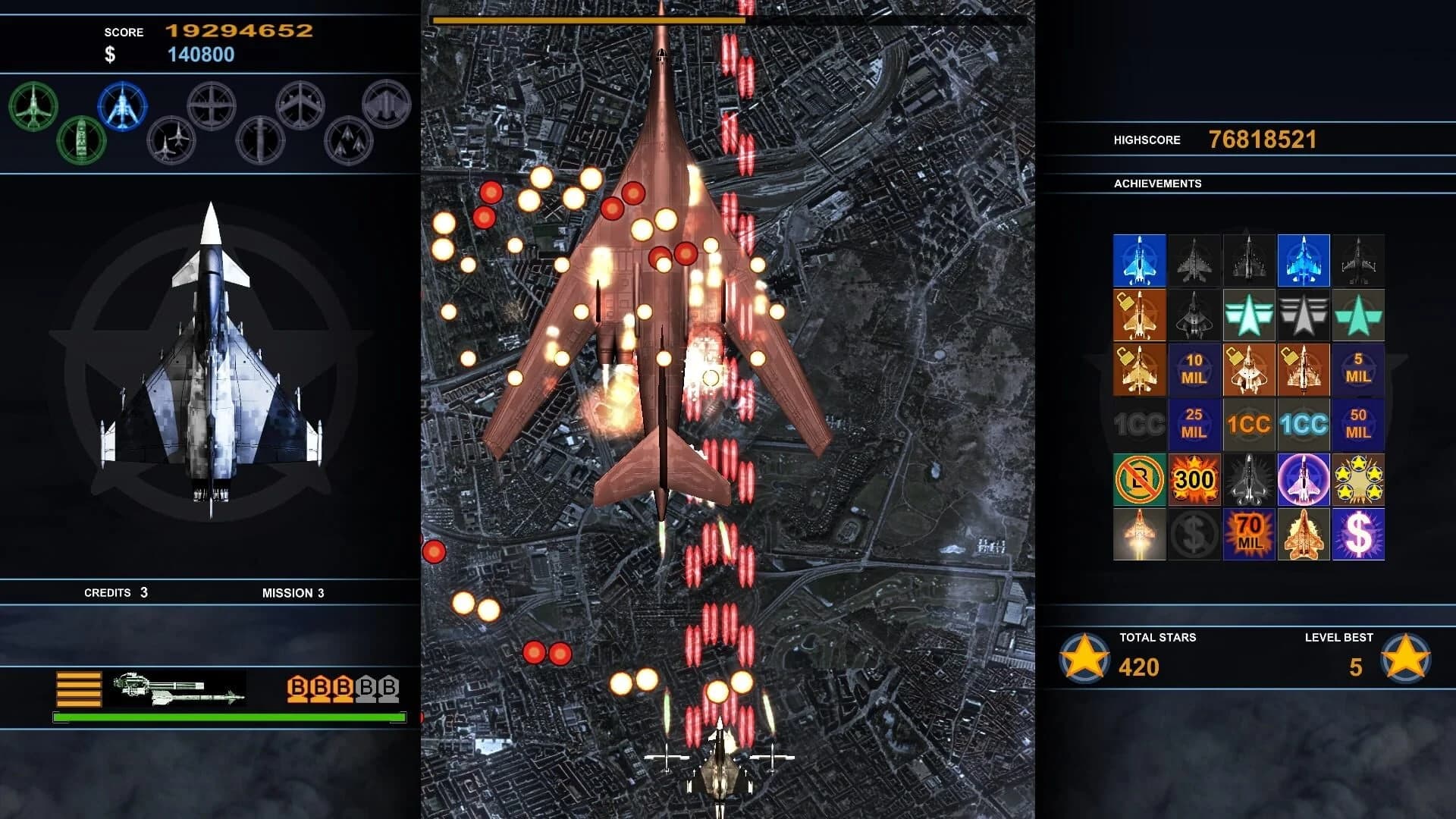Image resolution: width=1456 pixels, height=819 pixels.
Task: Select the flying wing stealth bomber icon
Action: (x=387, y=104)
